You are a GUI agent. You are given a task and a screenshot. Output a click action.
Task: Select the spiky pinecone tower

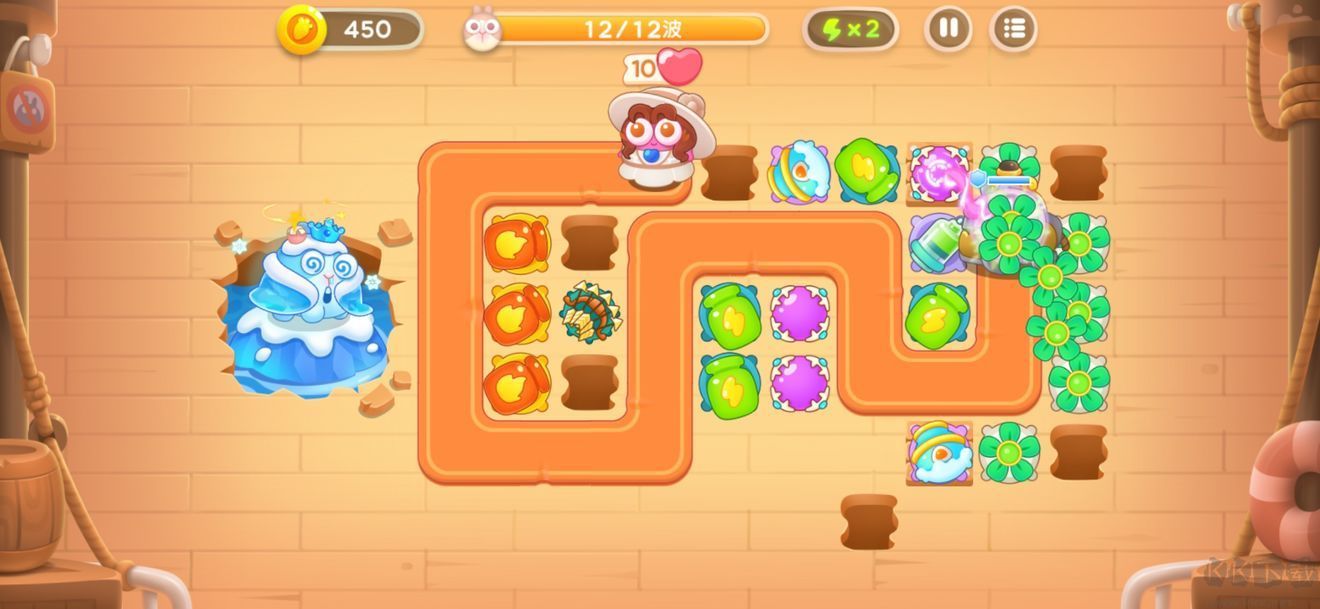click(590, 313)
